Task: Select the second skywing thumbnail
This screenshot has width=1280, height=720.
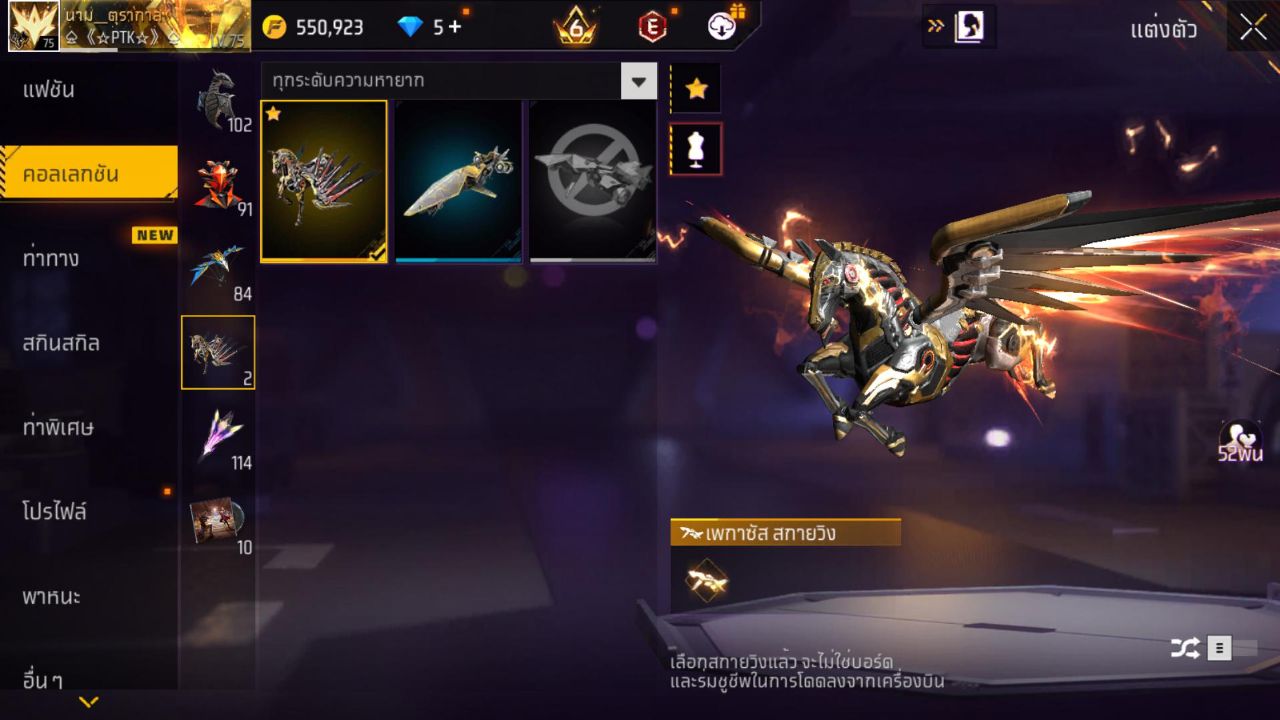Action: pyautogui.click(x=459, y=181)
